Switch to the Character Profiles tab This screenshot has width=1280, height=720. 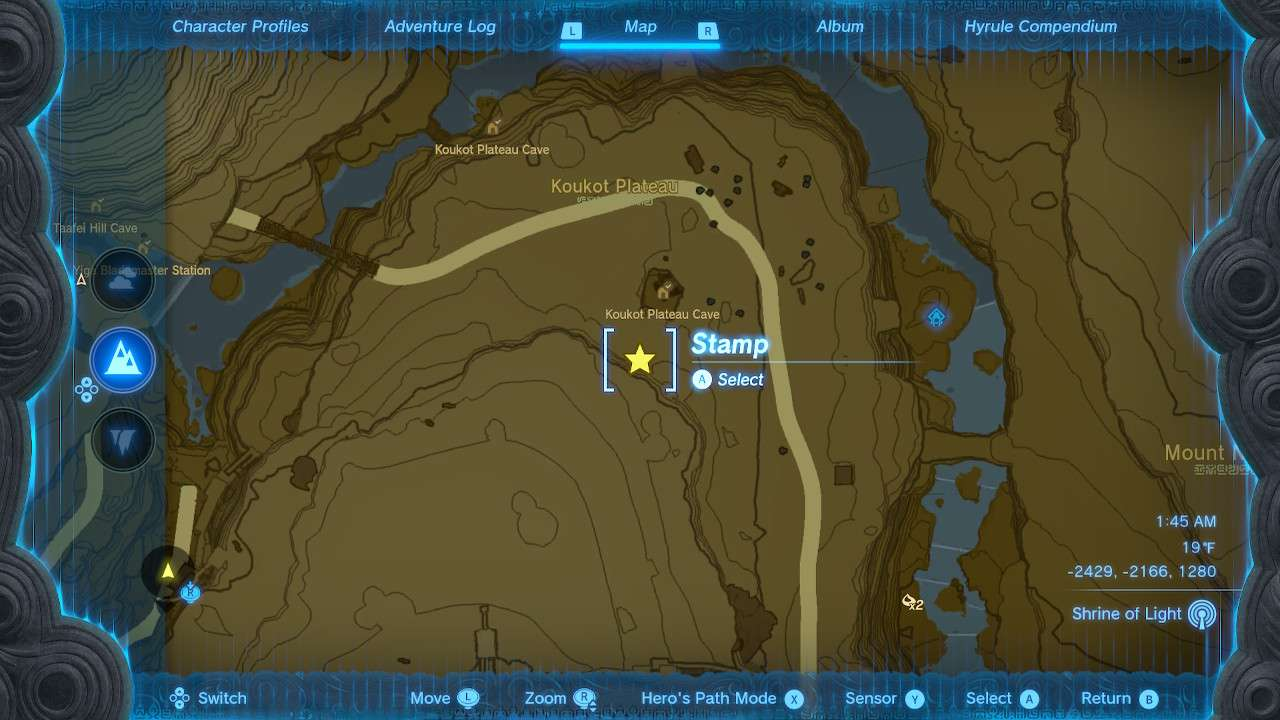pos(240,27)
